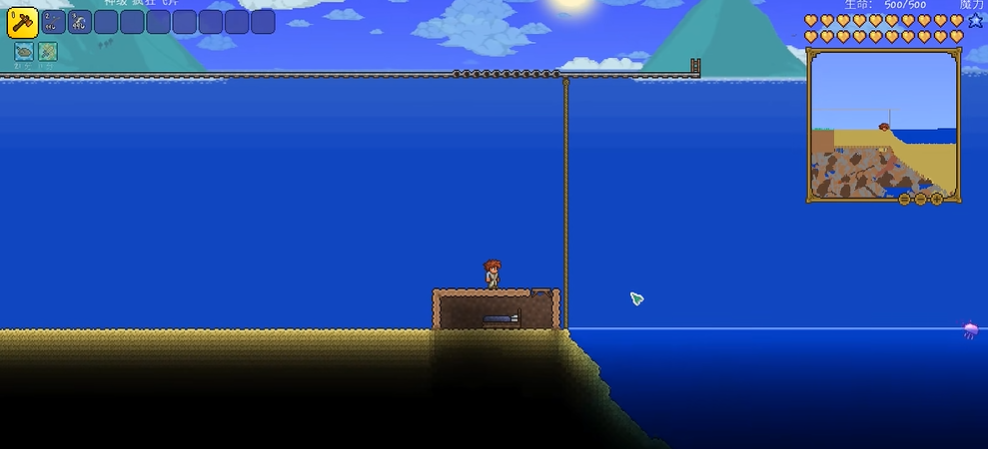Select the white hook item in hotbar
The image size is (988, 449).
(x=80, y=22)
